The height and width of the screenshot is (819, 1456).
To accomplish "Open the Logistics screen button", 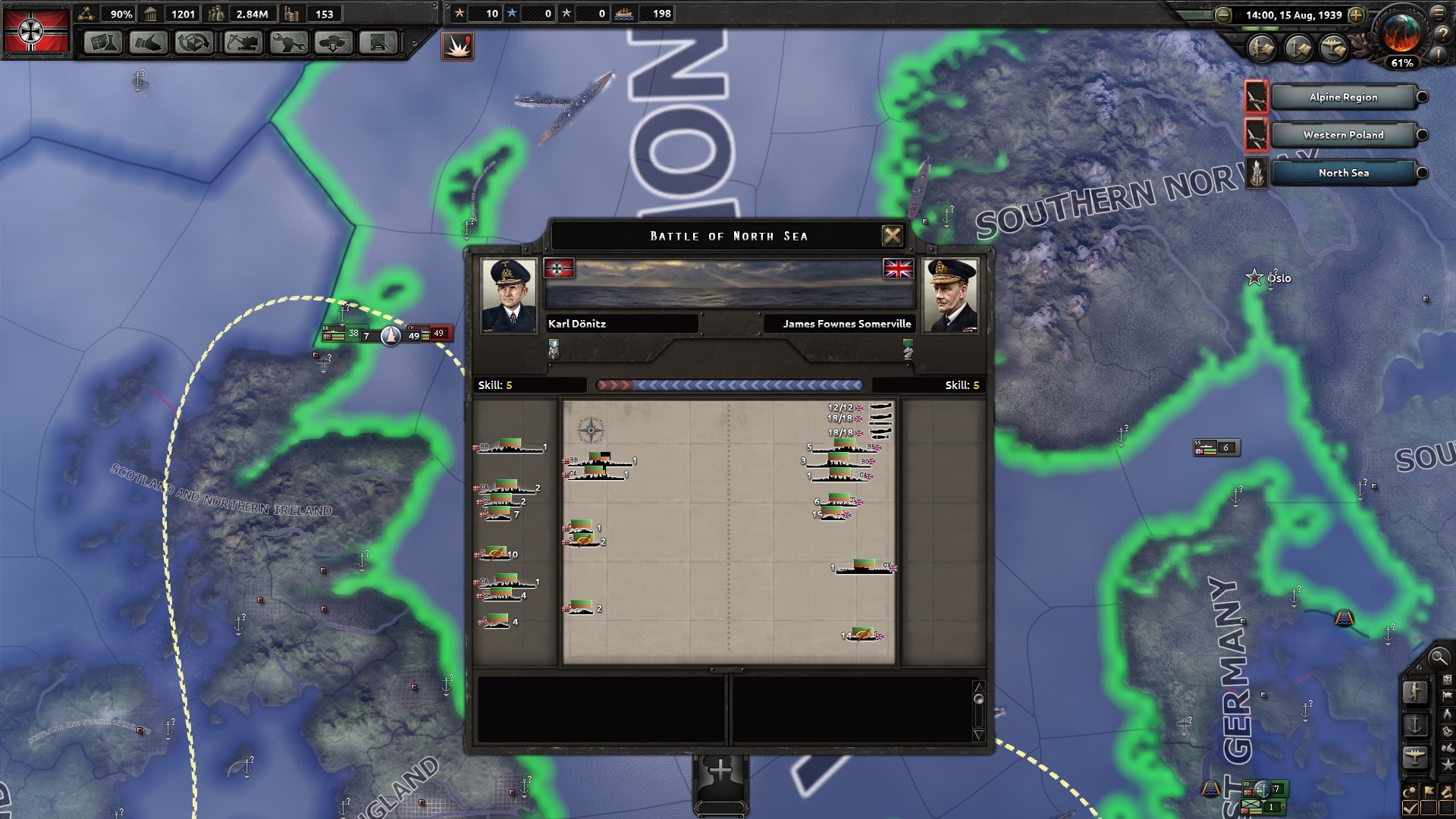I will click(378, 42).
